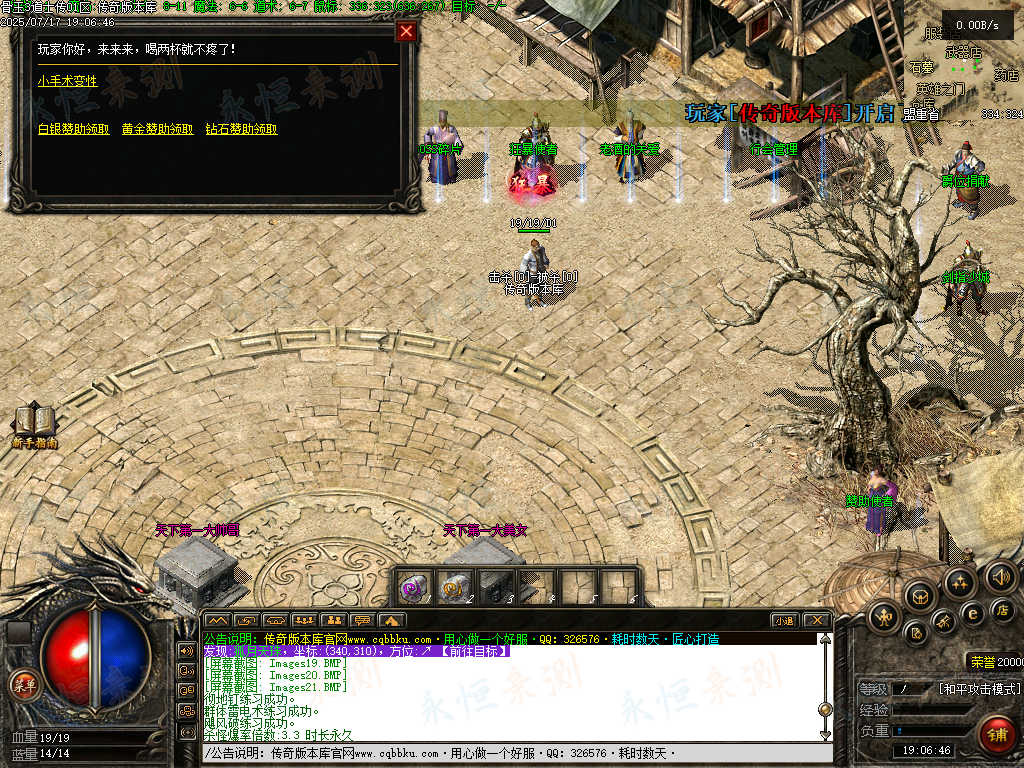Open the bag chest round icon
This screenshot has height=768, width=1024.
point(918,597)
